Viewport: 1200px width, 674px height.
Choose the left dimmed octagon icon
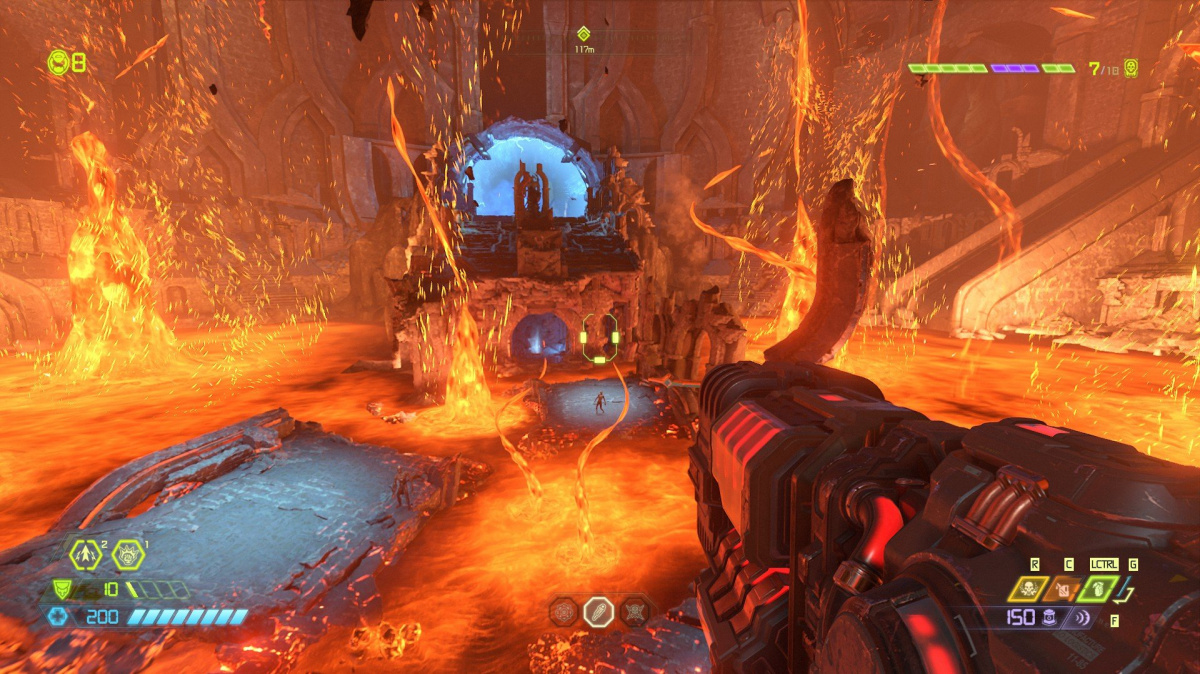coord(565,611)
